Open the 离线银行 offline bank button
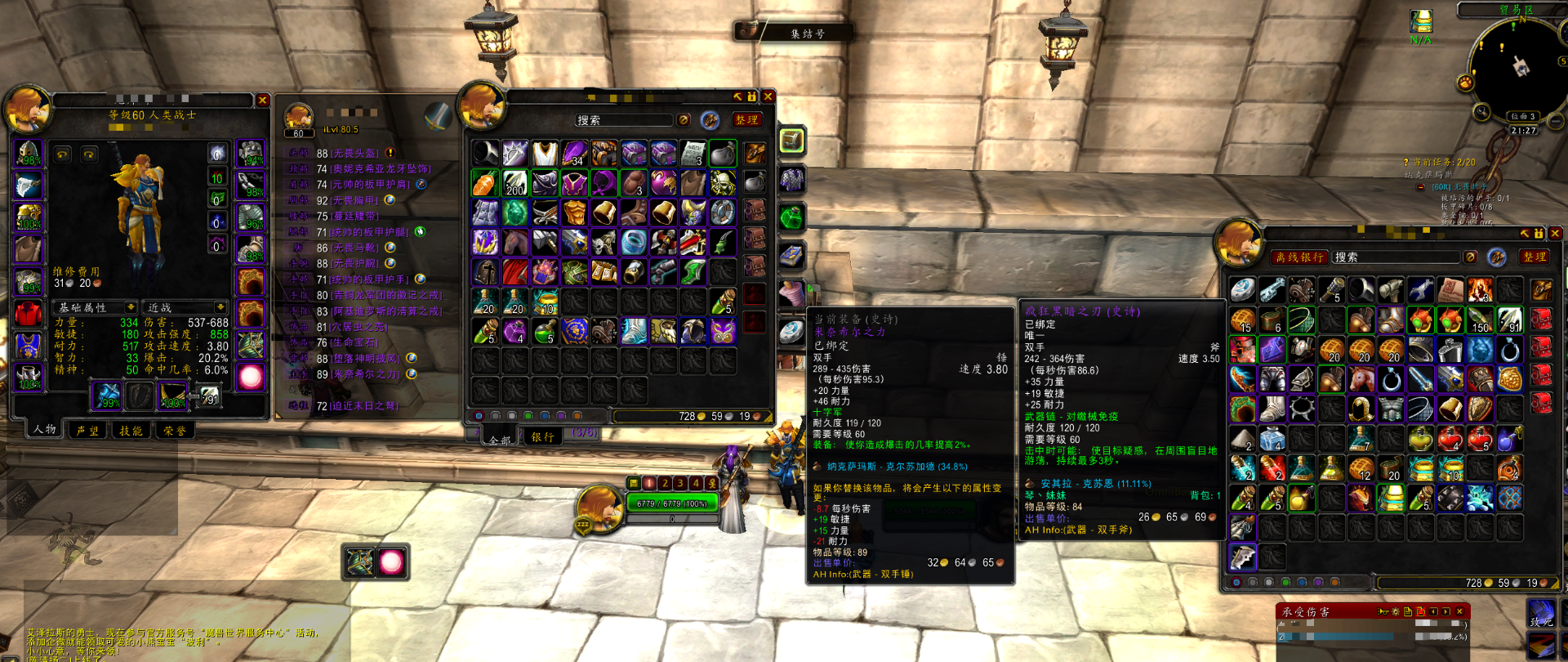Screen dimensions: 1568x662 click(1300, 257)
